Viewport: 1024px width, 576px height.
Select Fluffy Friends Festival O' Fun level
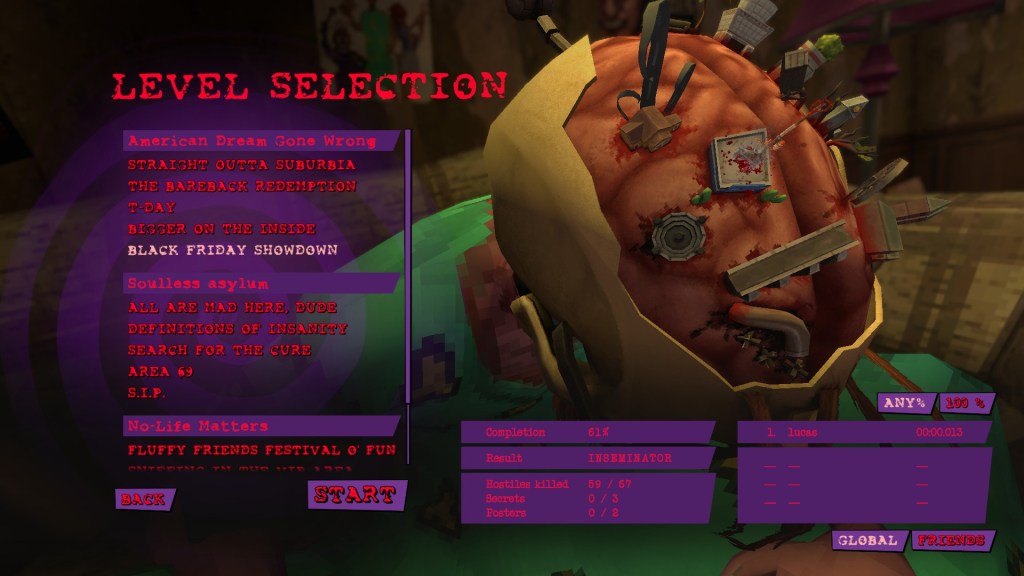click(261, 450)
